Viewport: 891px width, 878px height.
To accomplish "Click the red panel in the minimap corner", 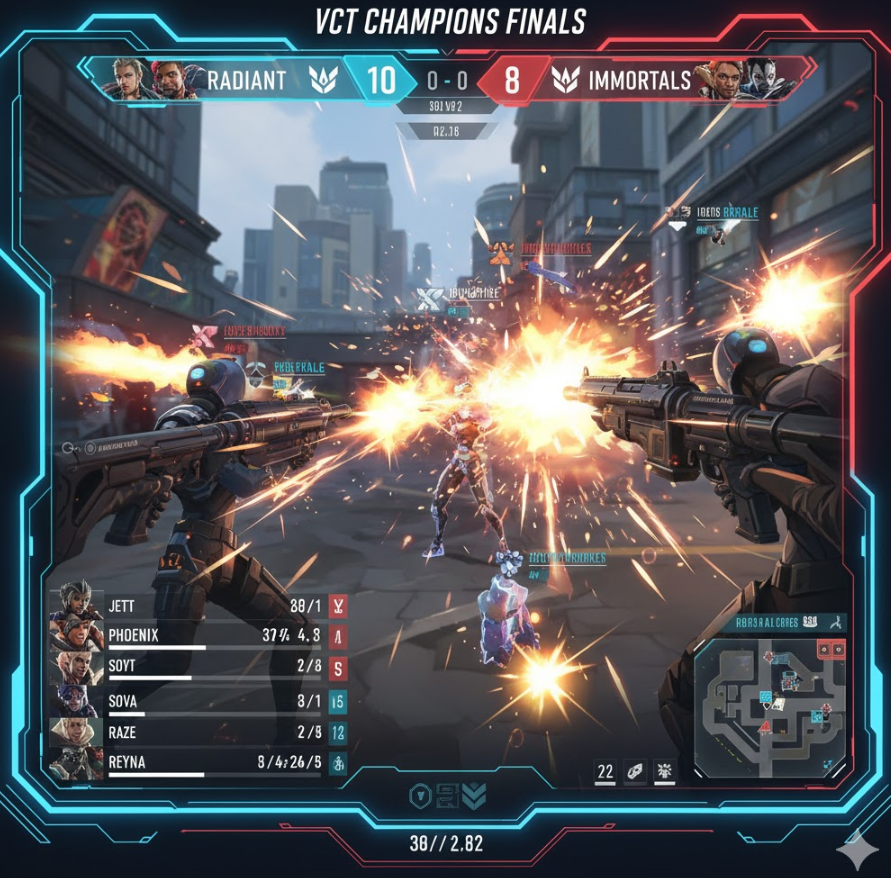I will click(x=830, y=650).
